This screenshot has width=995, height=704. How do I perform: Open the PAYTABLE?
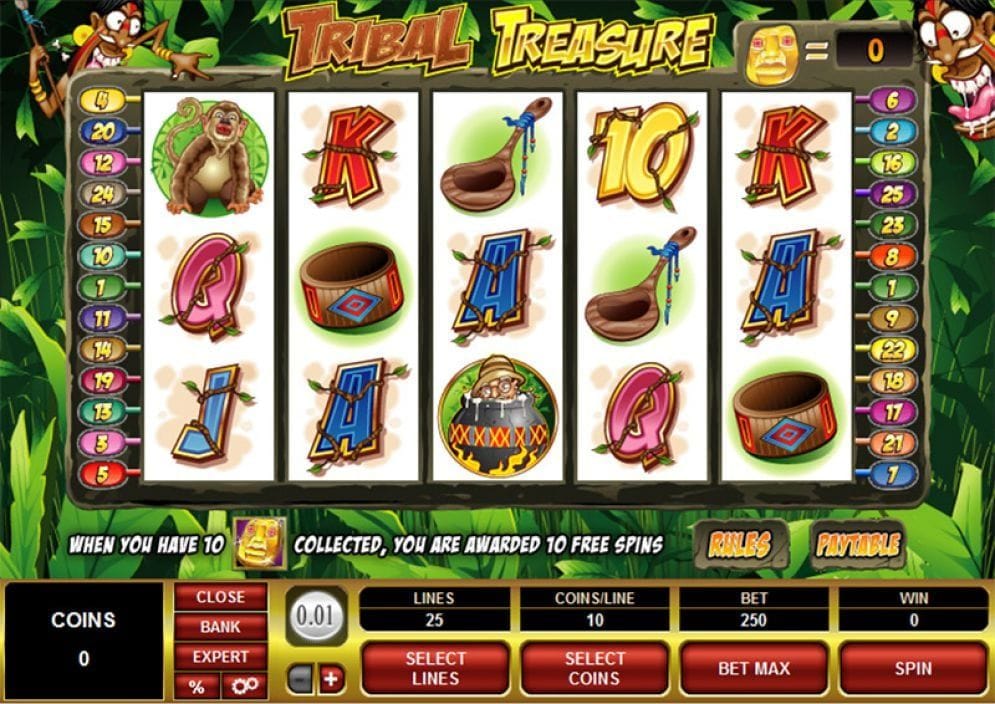click(857, 544)
